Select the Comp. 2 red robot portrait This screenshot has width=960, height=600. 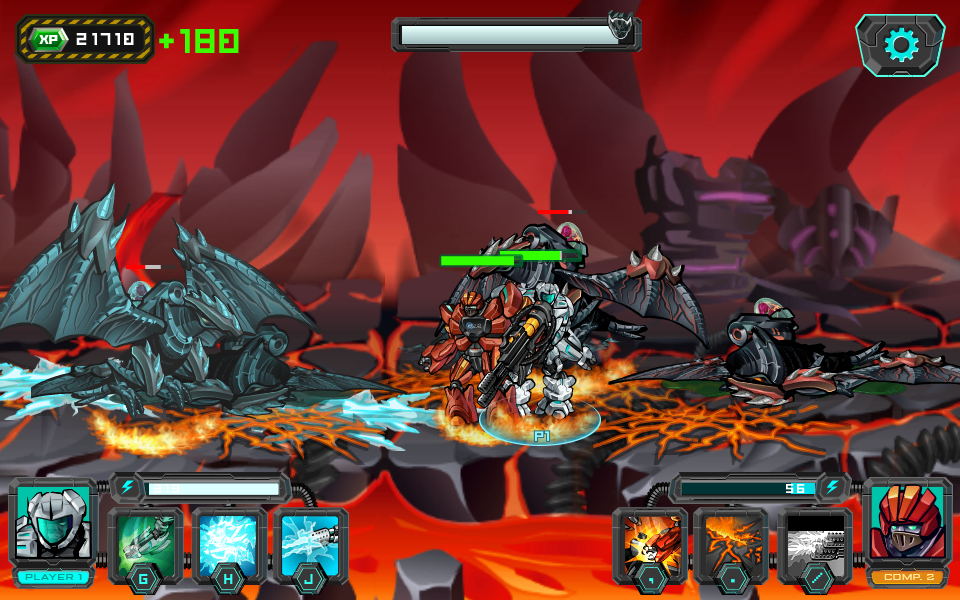point(907,524)
